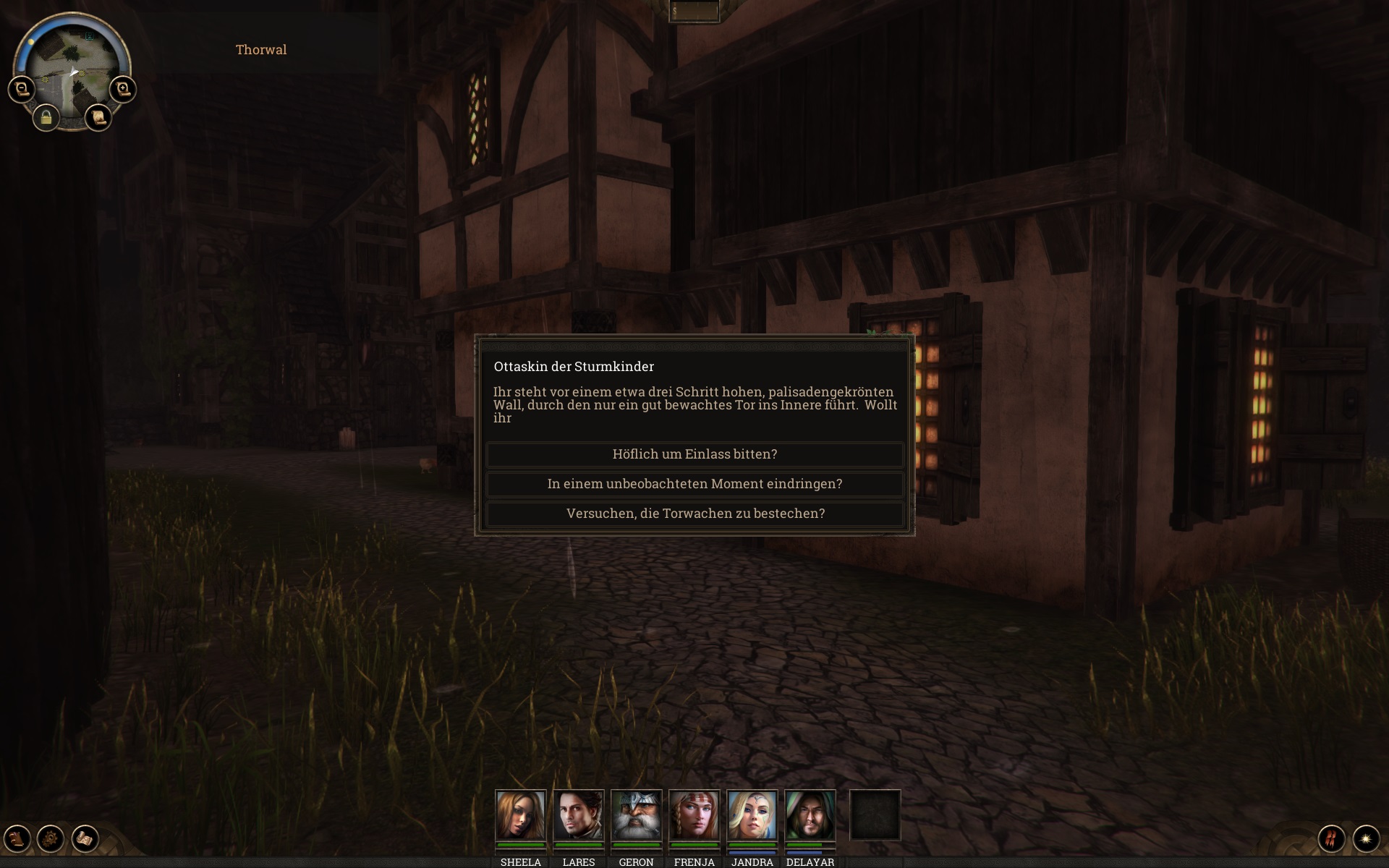Activate the glowing light burst icon
Image resolution: width=1389 pixels, height=868 pixels.
1366,838
